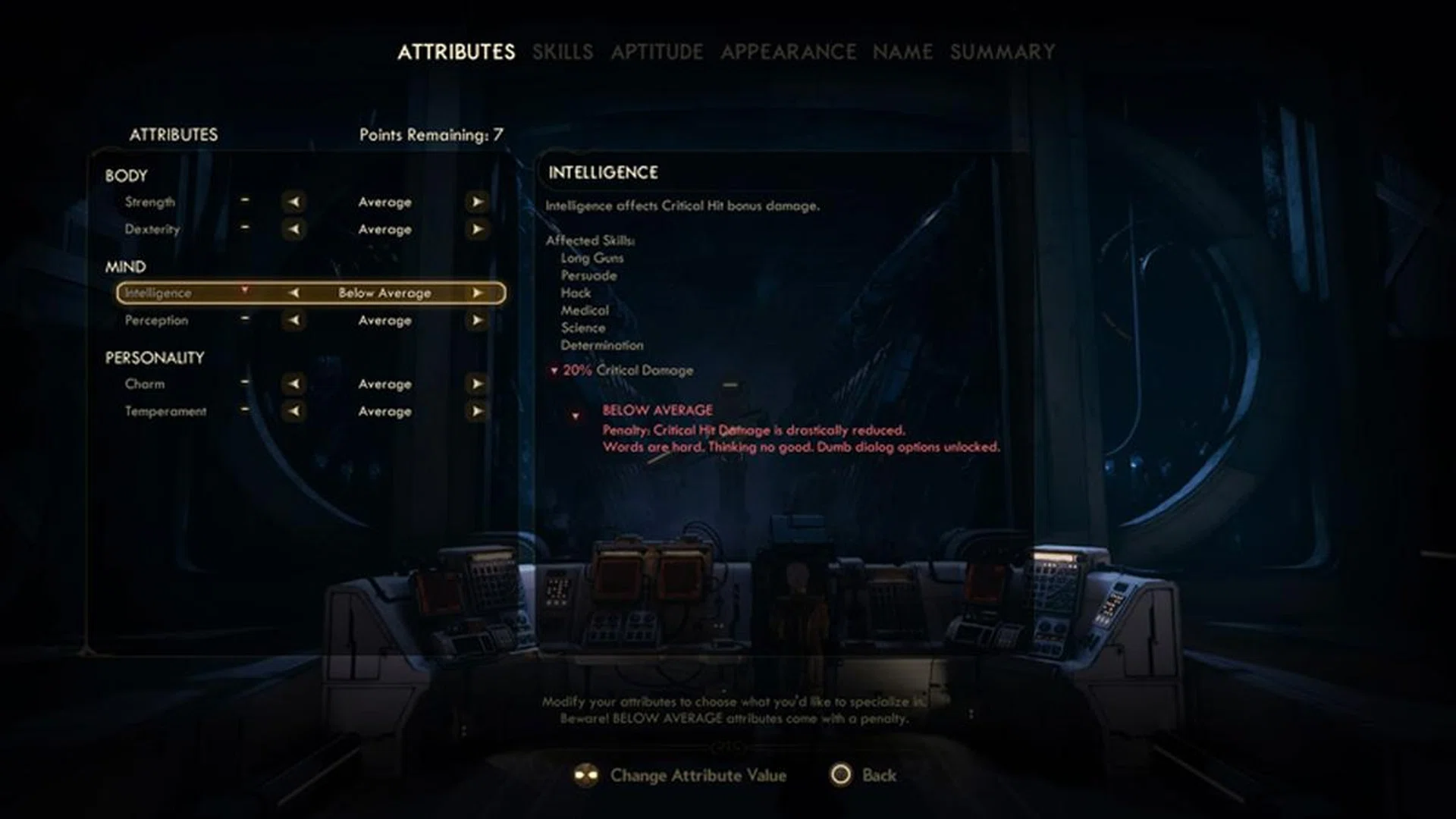
Task: Lower Dexterity using the left arrow
Action: (x=294, y=229)
